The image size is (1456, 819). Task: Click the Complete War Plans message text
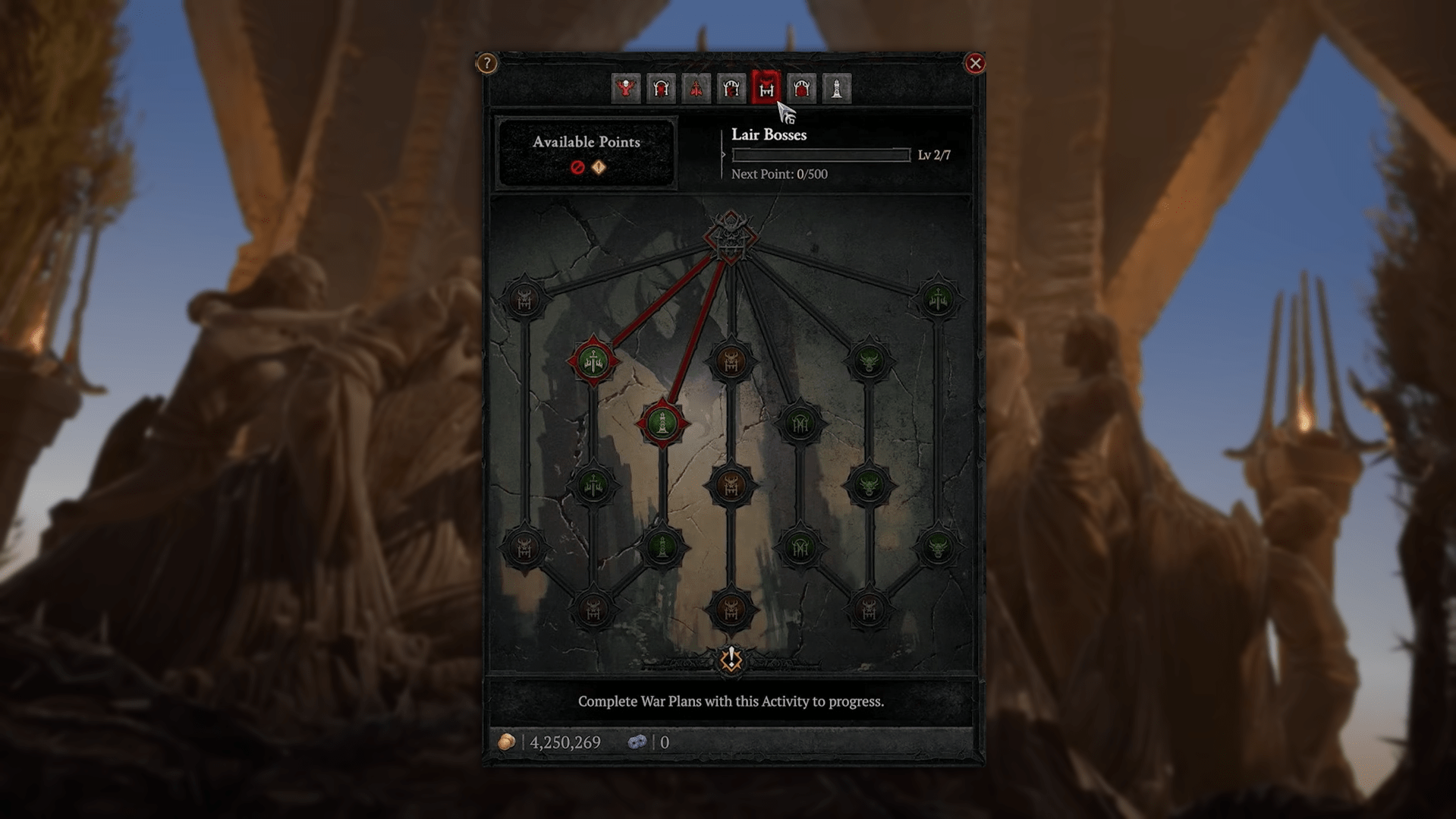[731, 701]
